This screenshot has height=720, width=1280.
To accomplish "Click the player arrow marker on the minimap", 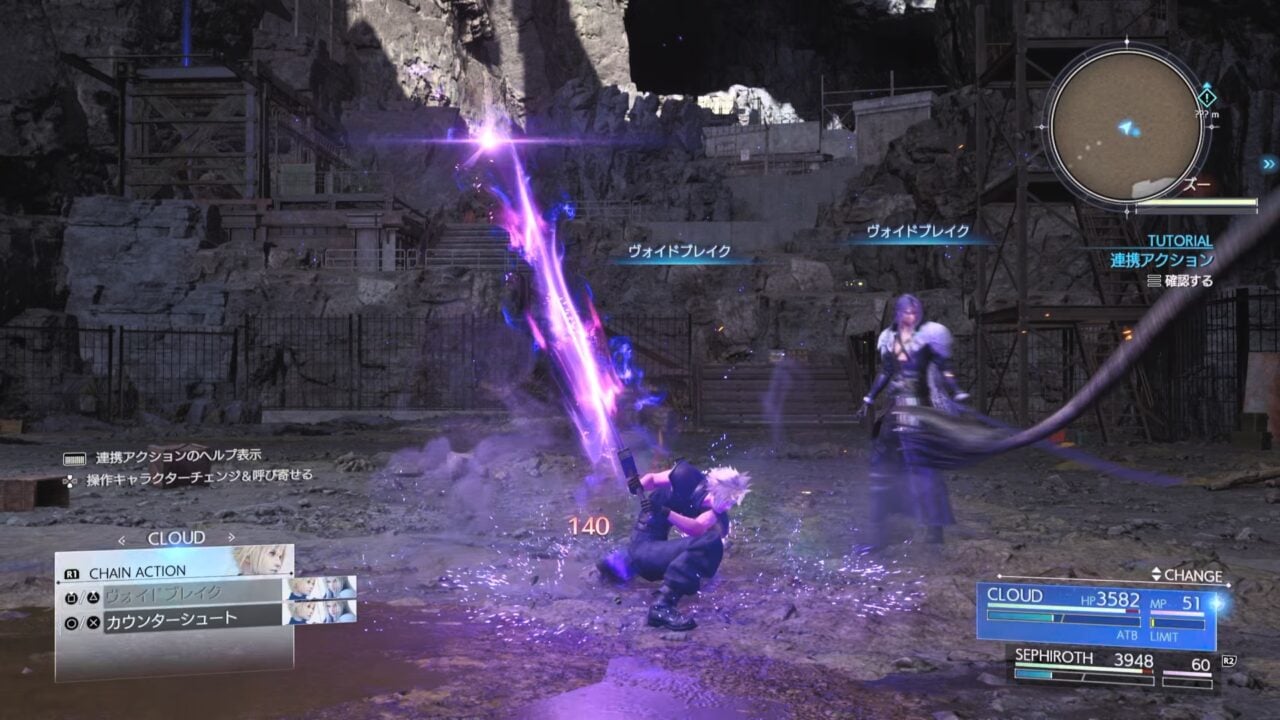I will [x=1124, y=127].
